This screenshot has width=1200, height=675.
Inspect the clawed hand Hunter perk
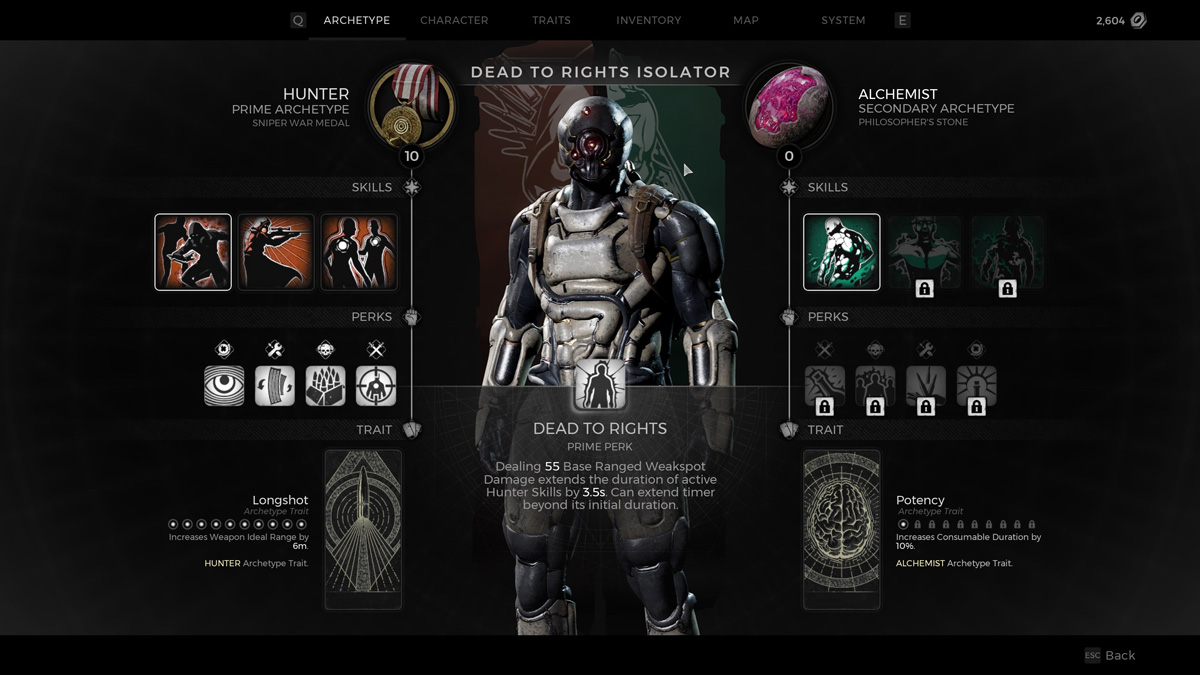click(325, 385)
